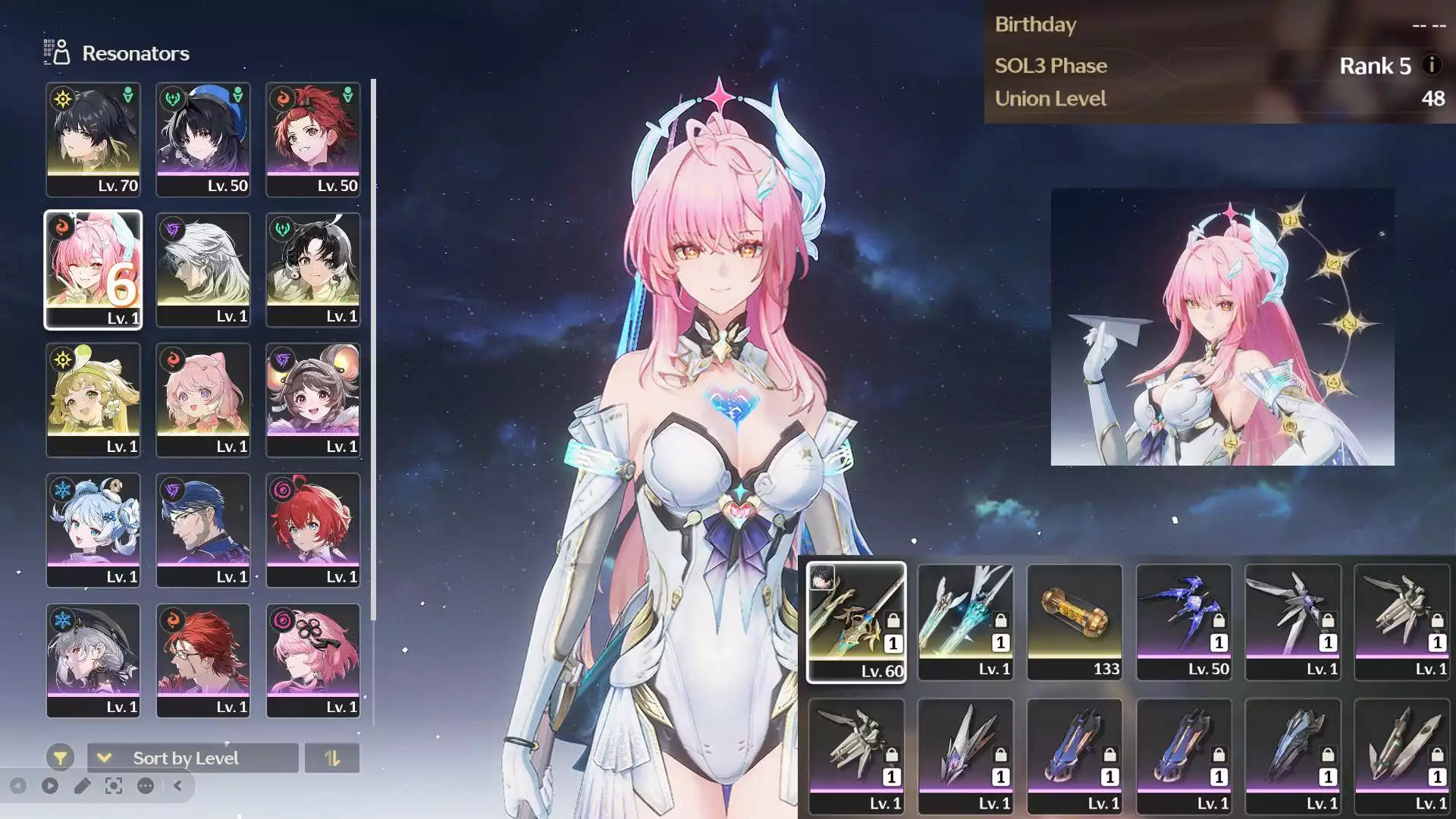Toggle the lock on the Lv.60 weapon
Screen dimensions: 1456x819
pos(893,620)
